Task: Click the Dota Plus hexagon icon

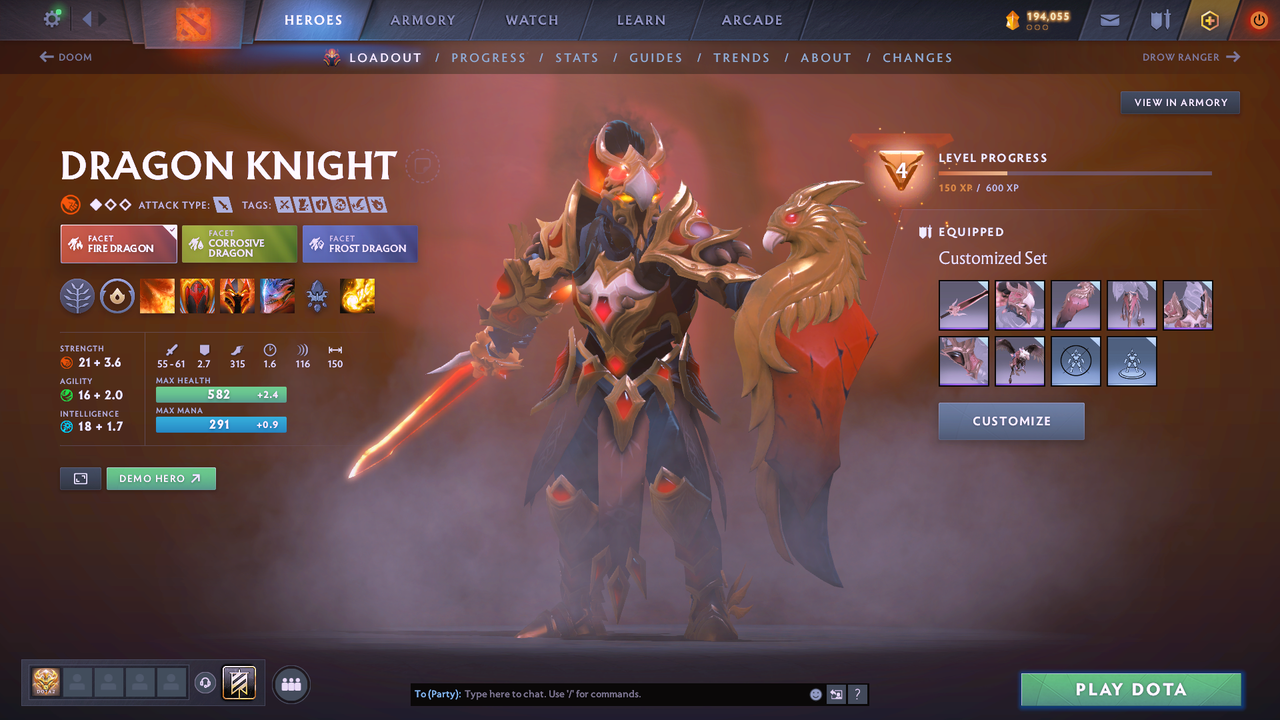Action: pyautogui.click(x=1209, y=20)
